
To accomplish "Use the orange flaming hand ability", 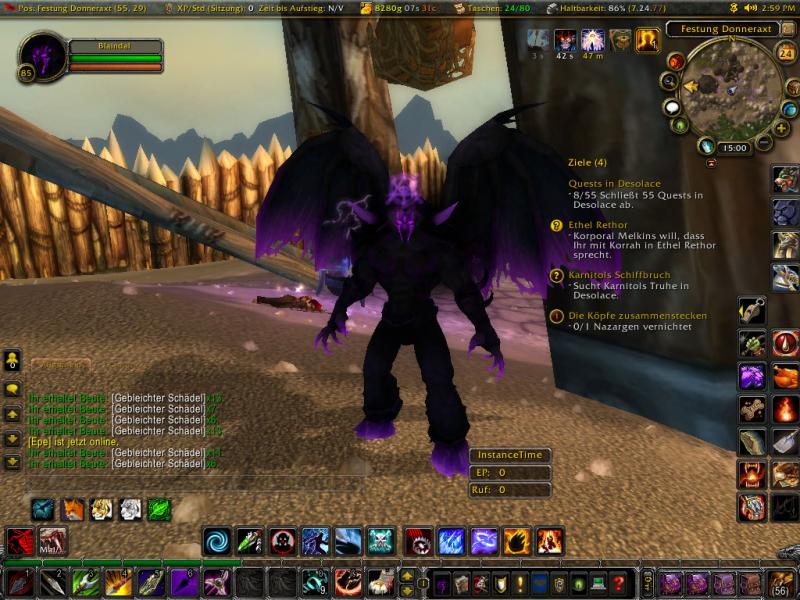I will (x=517, y=541).
